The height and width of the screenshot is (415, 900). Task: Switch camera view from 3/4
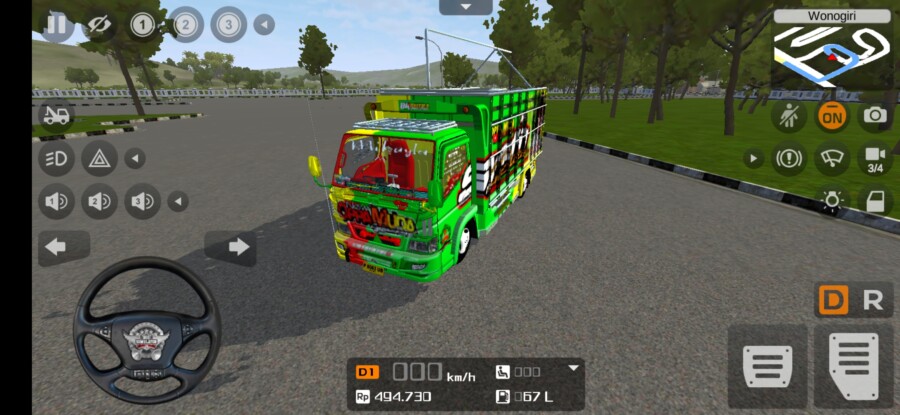click(875, 158)
